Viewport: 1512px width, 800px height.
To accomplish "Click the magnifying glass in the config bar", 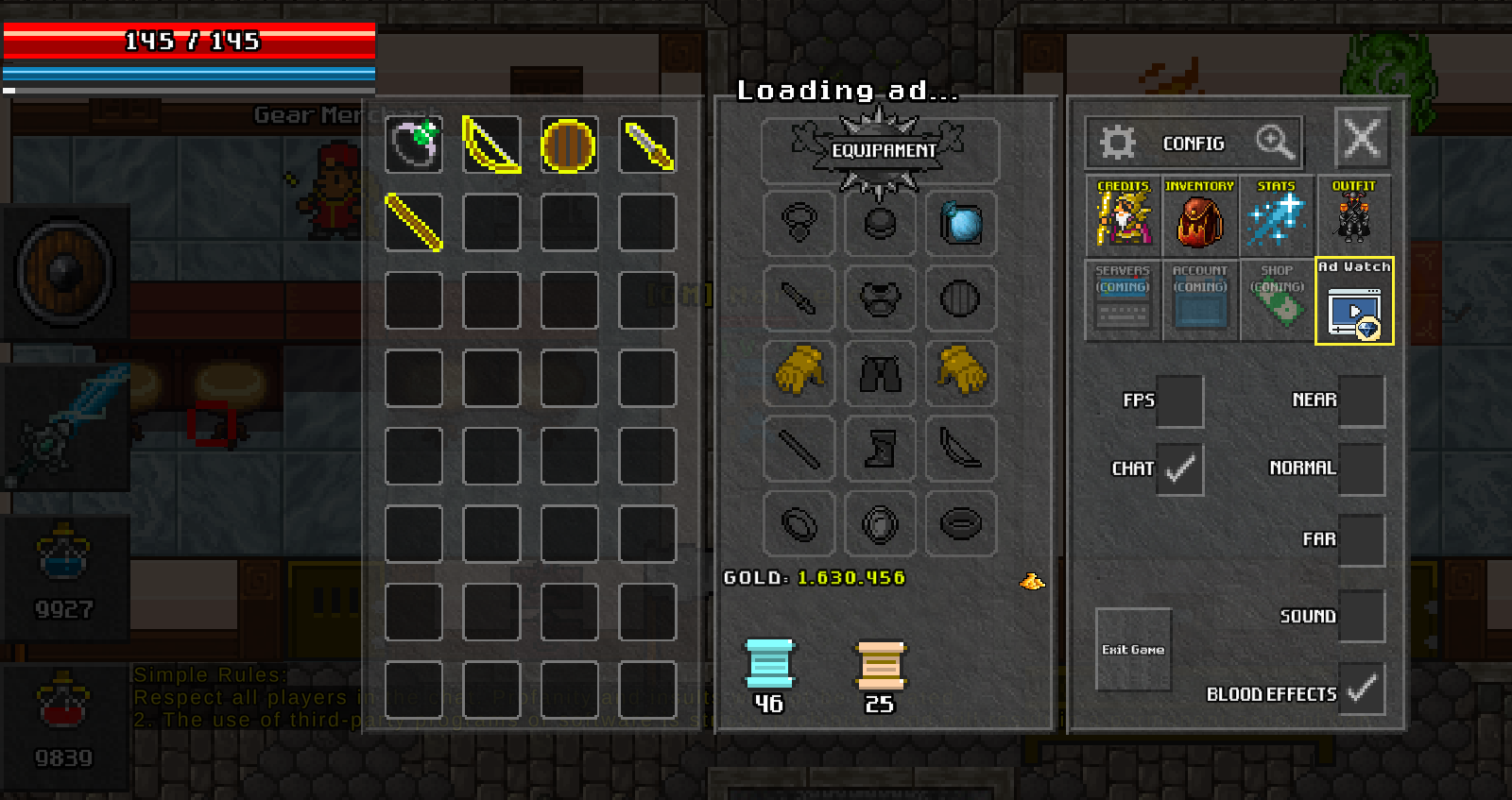I will point(1274,143).
